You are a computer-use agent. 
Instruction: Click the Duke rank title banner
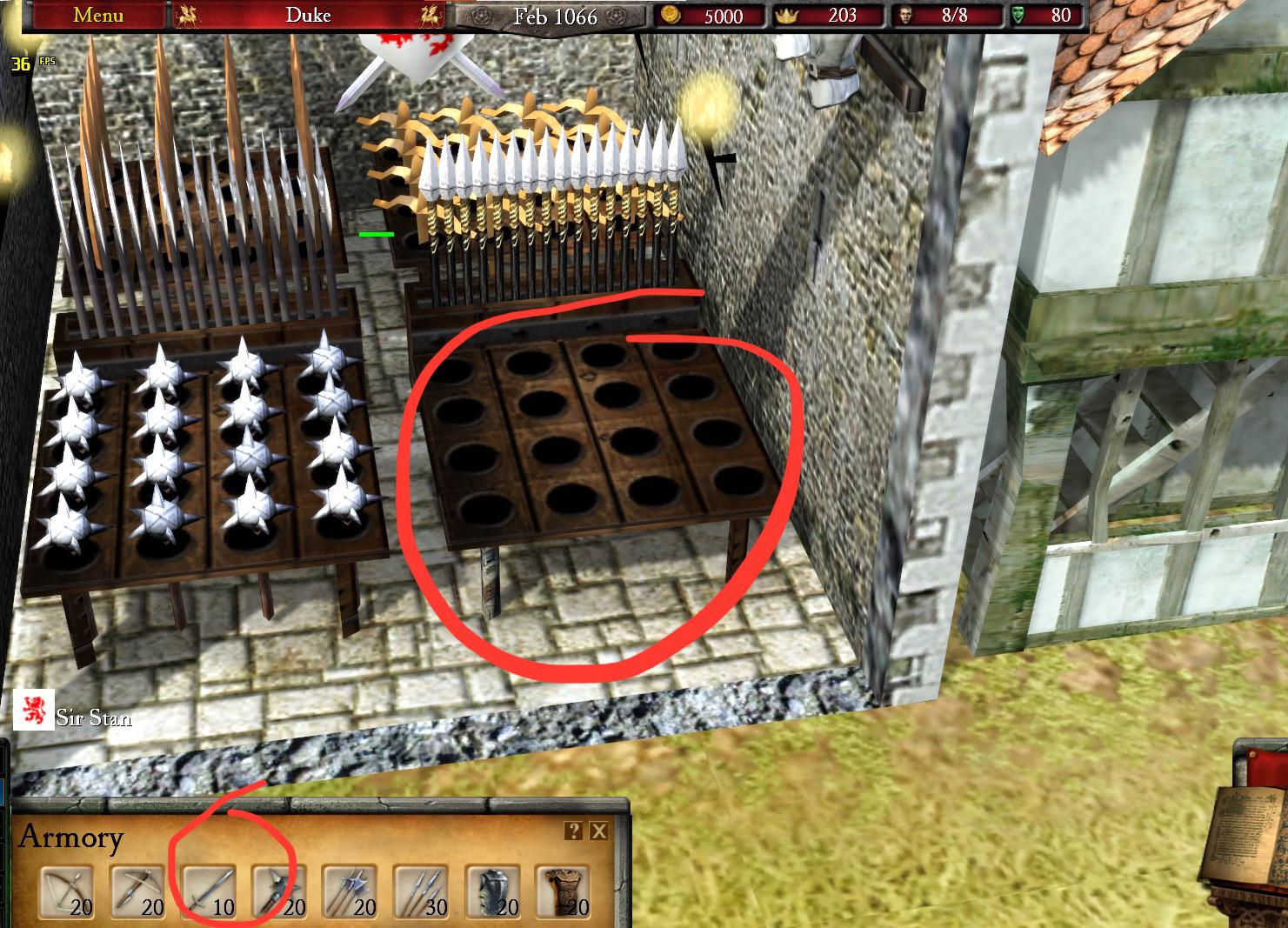point(309,15)
